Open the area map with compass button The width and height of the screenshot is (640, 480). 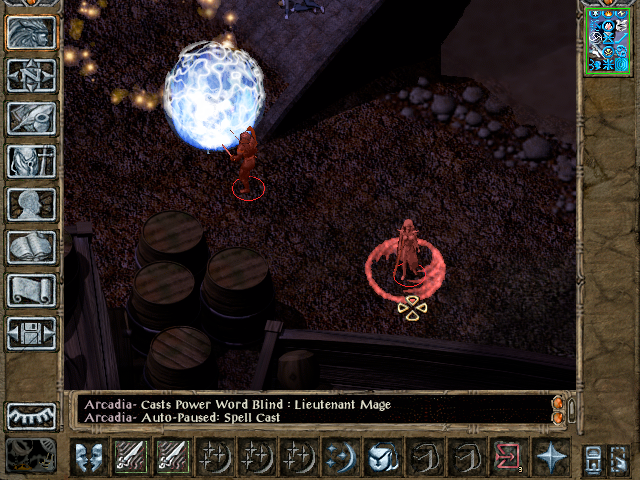coord(32,74)
